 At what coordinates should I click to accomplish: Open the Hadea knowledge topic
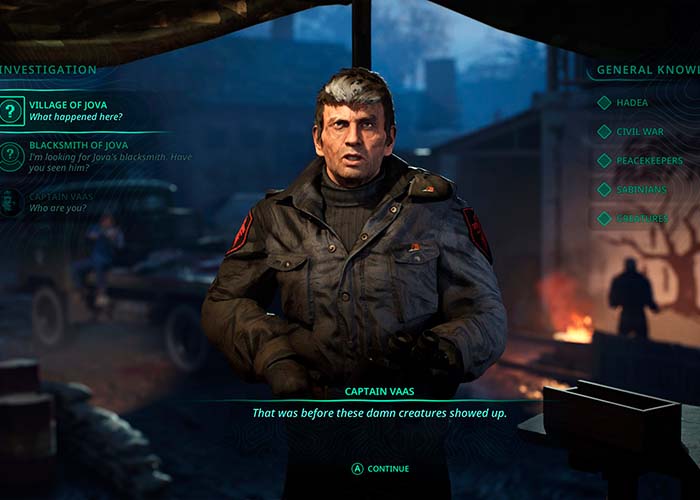(632, 102)
